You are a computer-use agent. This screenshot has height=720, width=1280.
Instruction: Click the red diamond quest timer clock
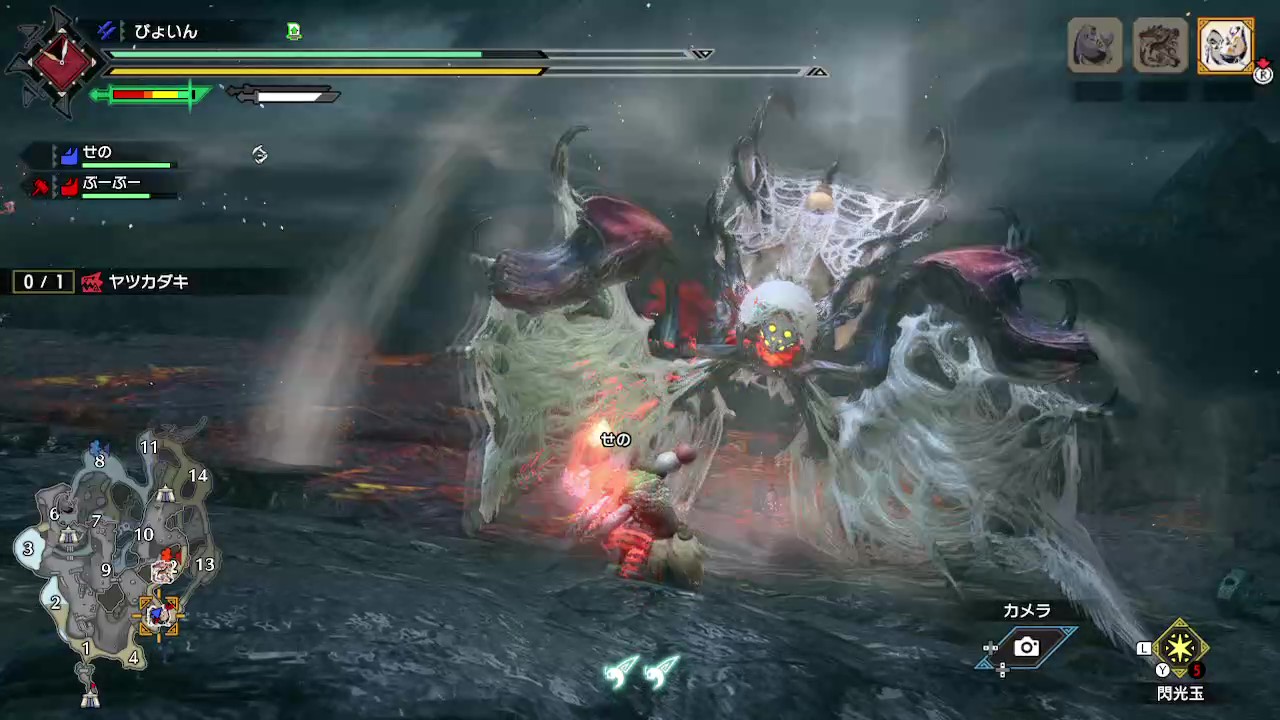62,62
